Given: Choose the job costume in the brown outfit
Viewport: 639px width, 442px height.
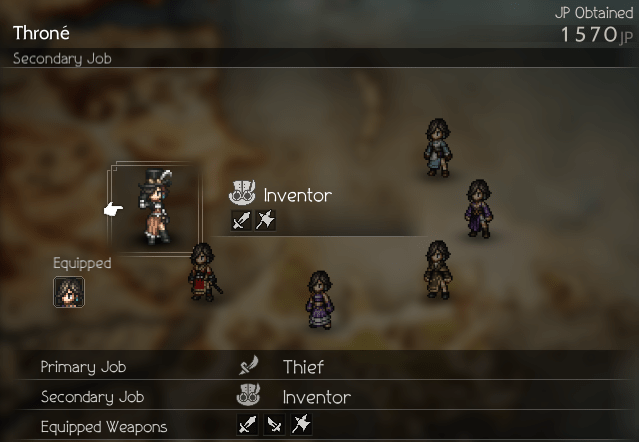Looking at the screenshot, I should (436, 269).
